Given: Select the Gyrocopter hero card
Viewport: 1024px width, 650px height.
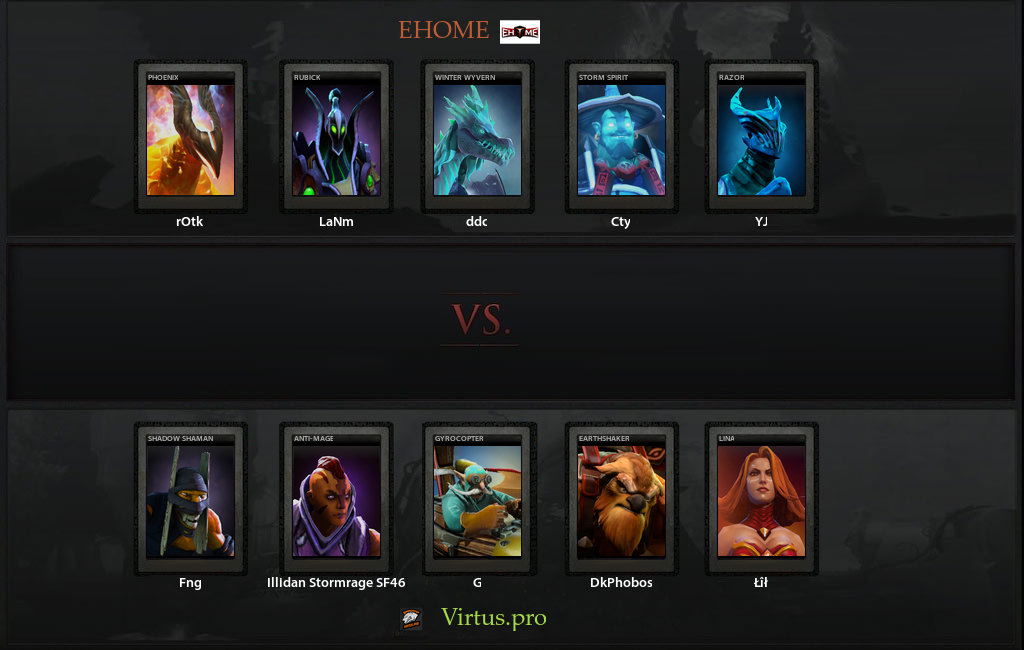Looking at the screenshot, I should (x=478, y=500).
